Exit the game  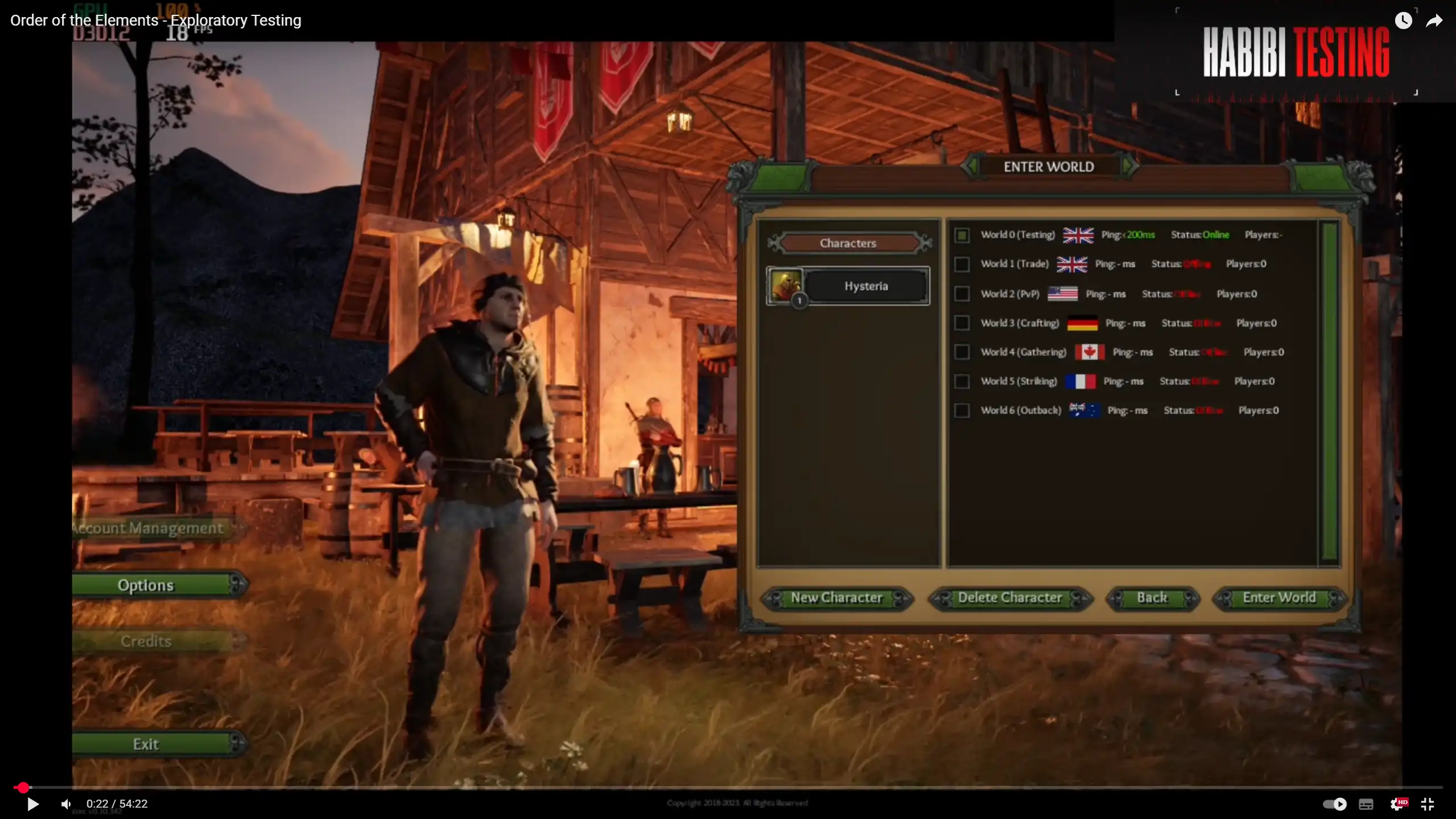(x=146, y=744)
